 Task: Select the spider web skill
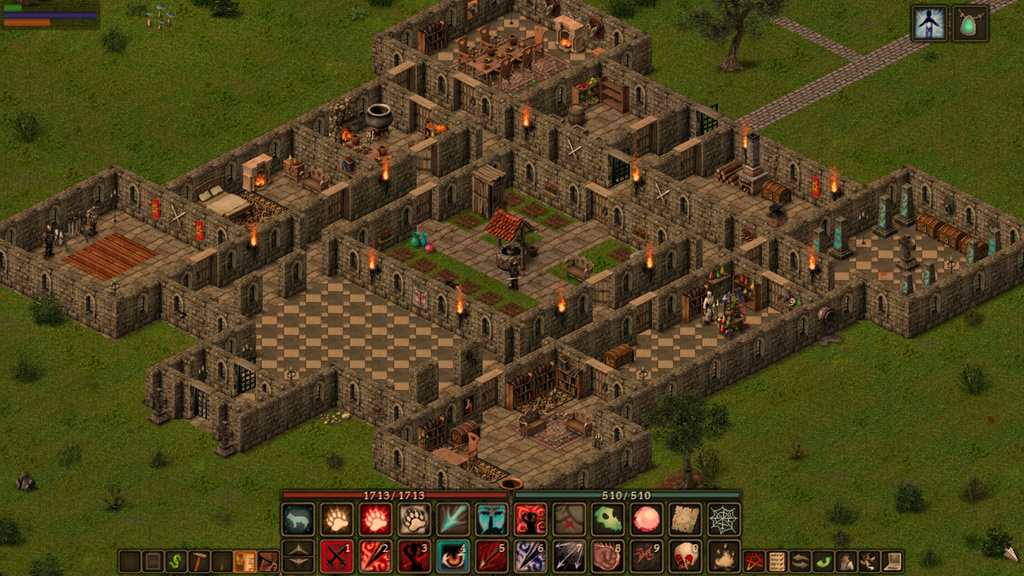pyautogui.click(x=724, y=519)
